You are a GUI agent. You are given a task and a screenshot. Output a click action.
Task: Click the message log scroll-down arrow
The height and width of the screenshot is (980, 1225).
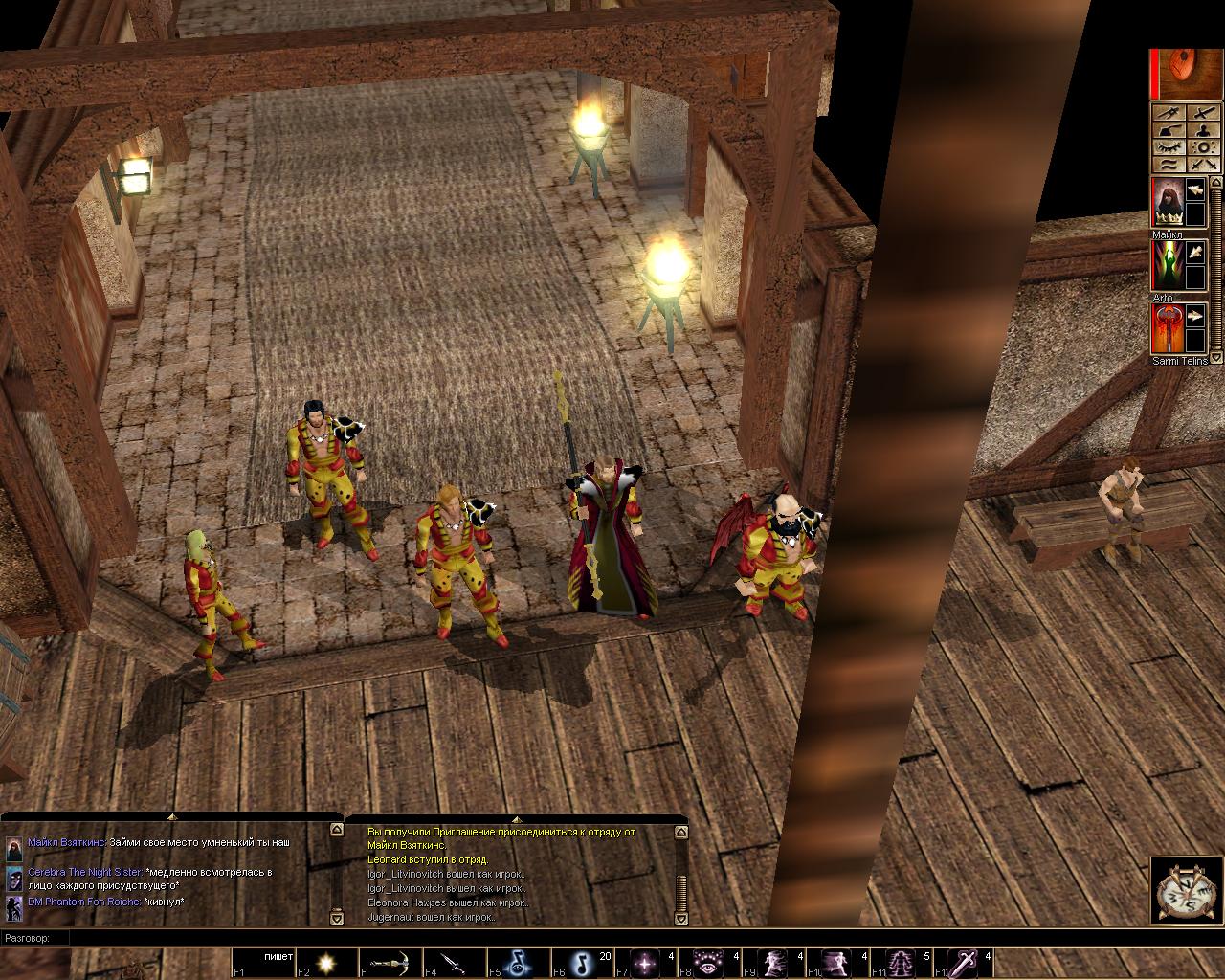point(680,919)
